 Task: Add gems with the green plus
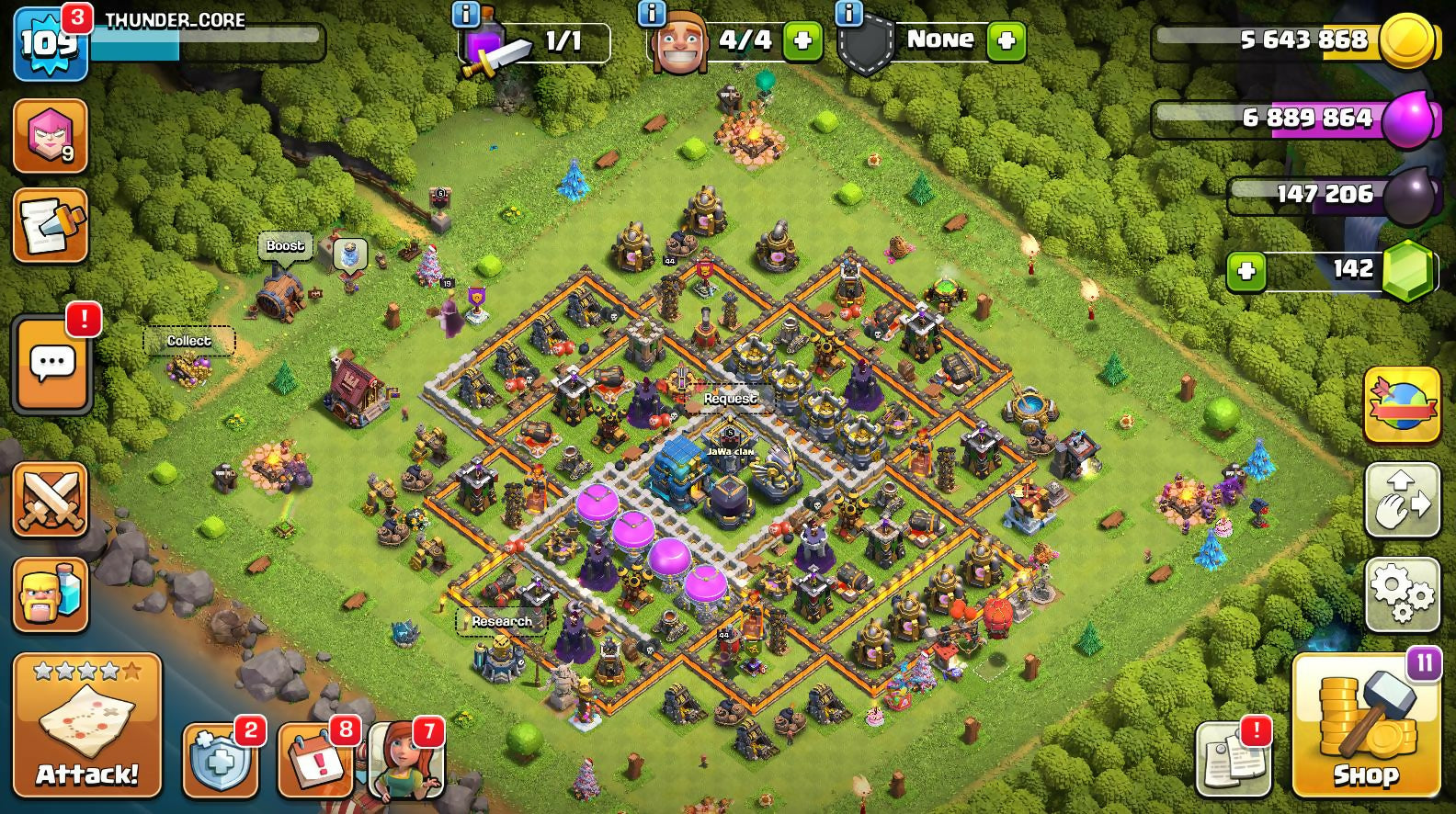1246,272
